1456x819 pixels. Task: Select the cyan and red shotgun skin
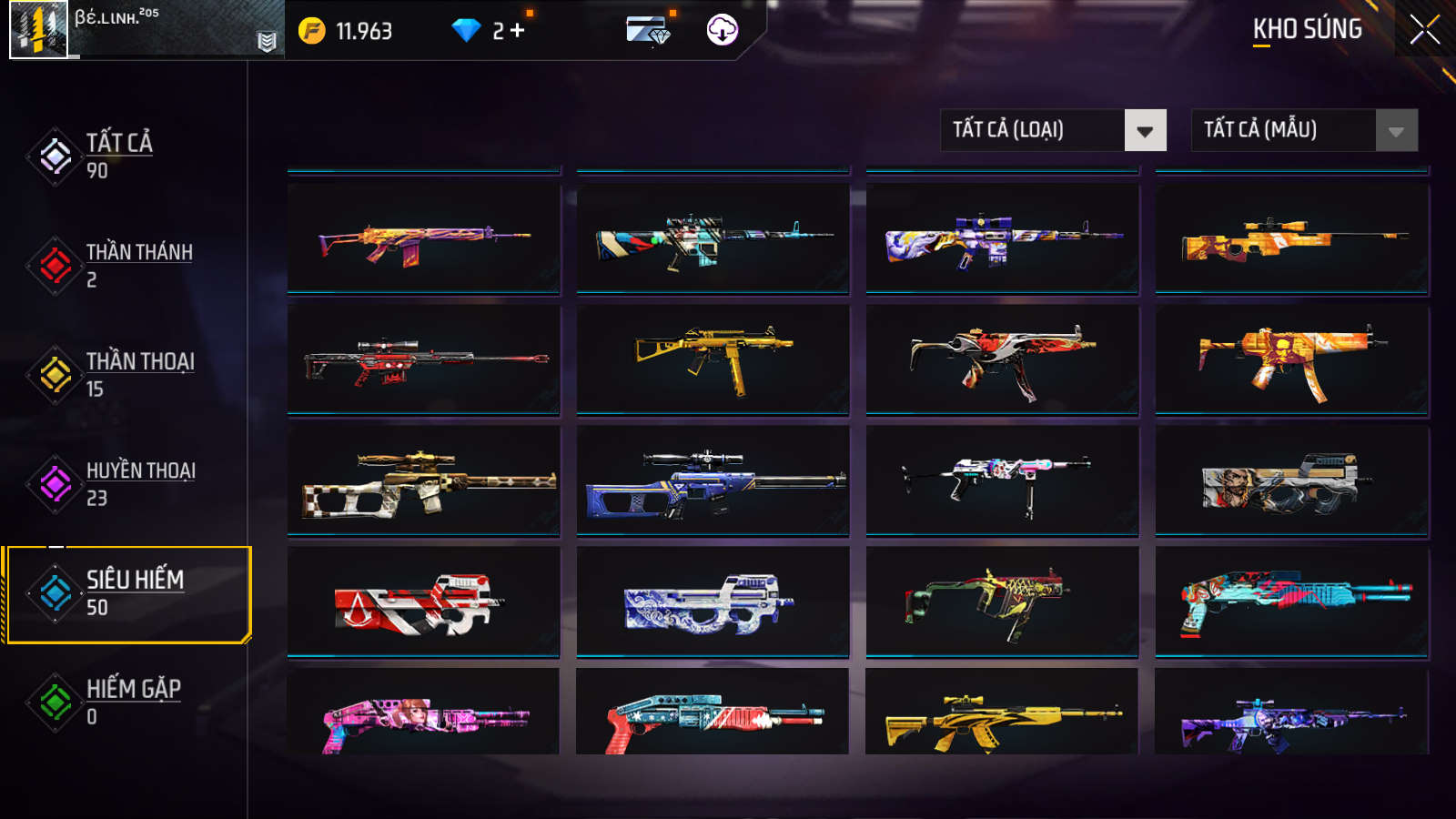[x=1291, y=602]
